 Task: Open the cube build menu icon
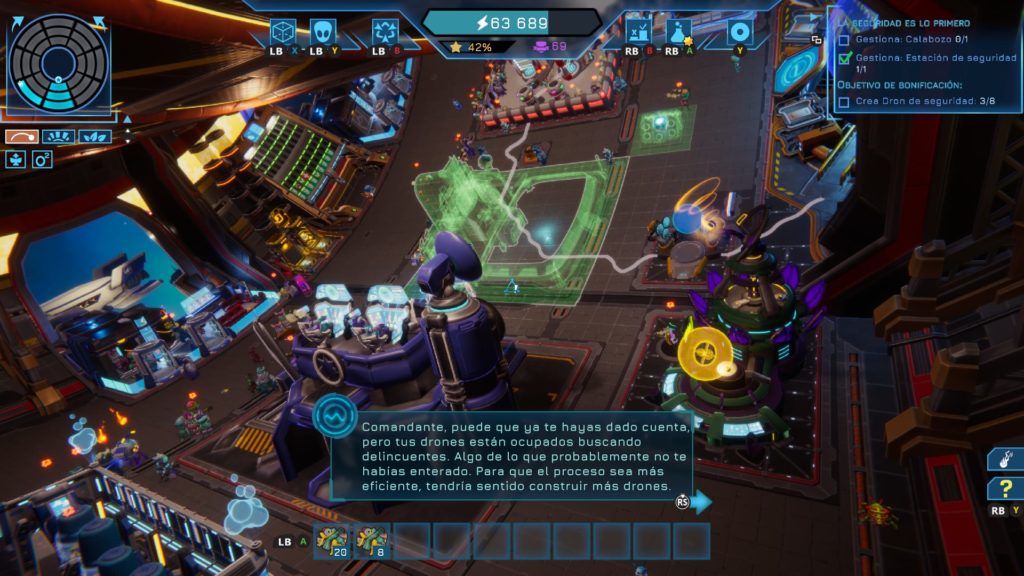tap(283, 31)
